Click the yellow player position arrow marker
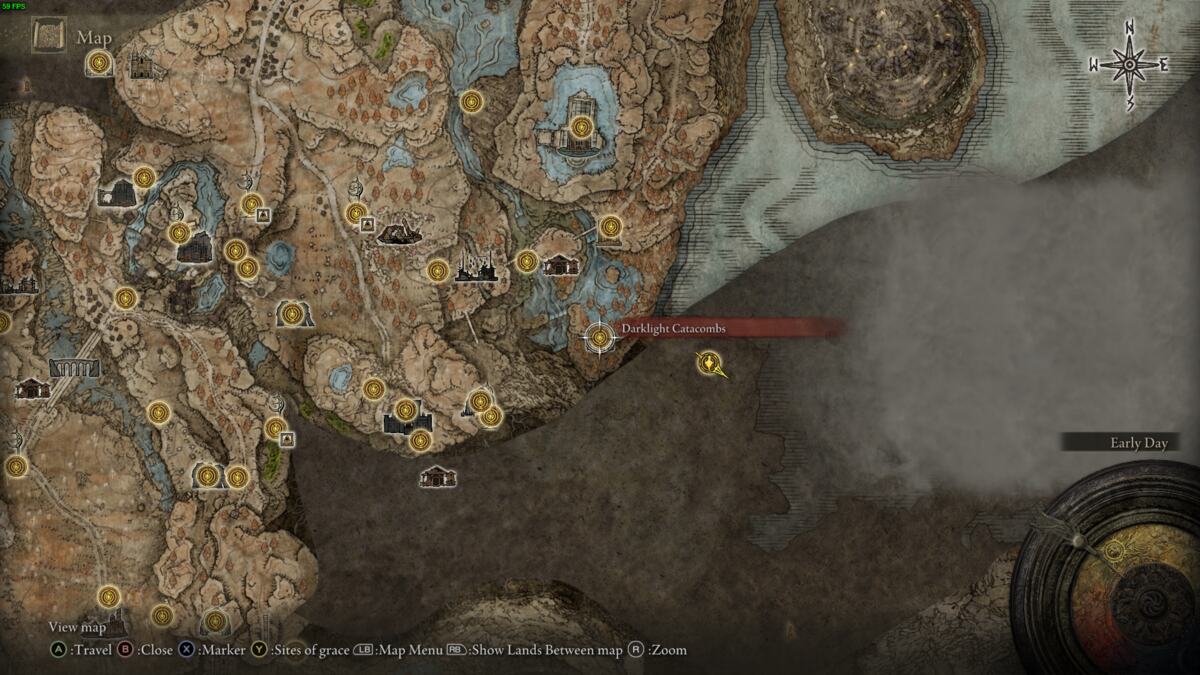The width and height of the screenshot is (1200, 675). [x=711, y=364]
